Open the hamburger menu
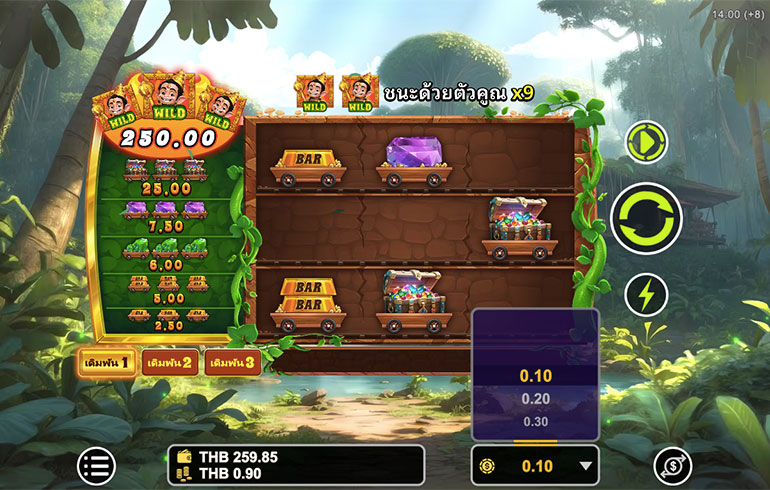 97,465
